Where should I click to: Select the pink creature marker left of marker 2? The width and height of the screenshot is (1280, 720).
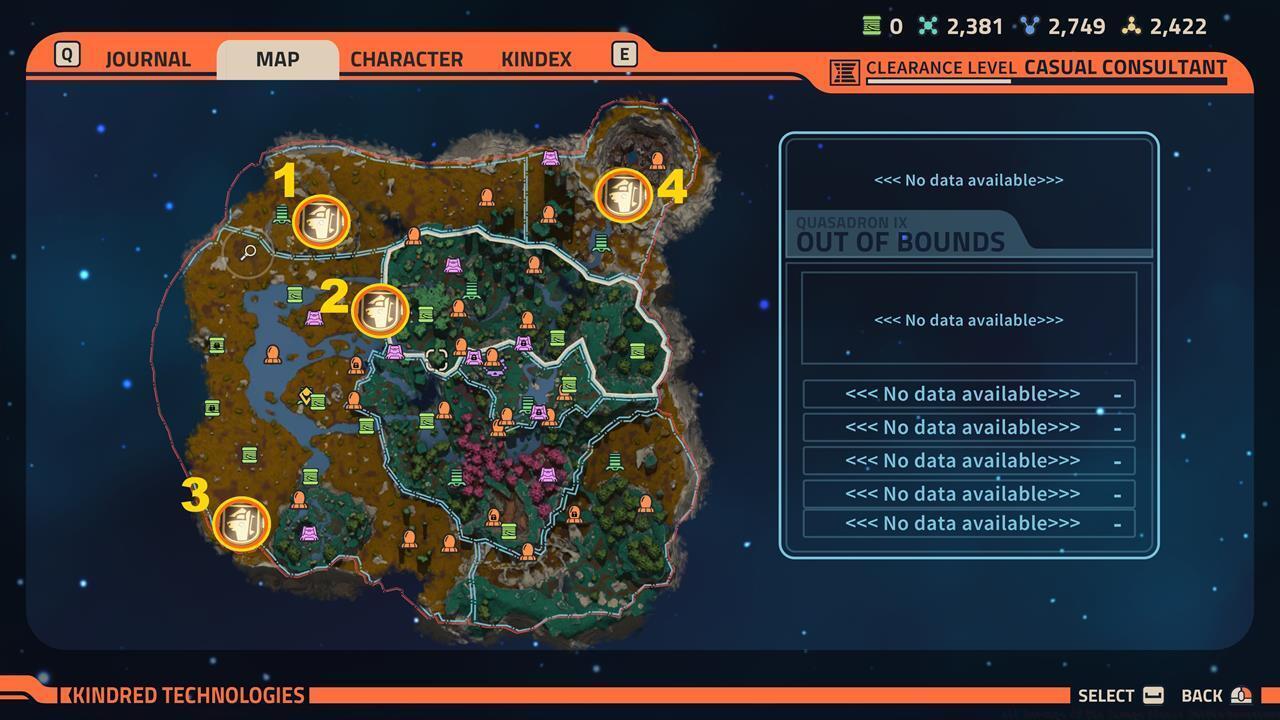[314, 318]
